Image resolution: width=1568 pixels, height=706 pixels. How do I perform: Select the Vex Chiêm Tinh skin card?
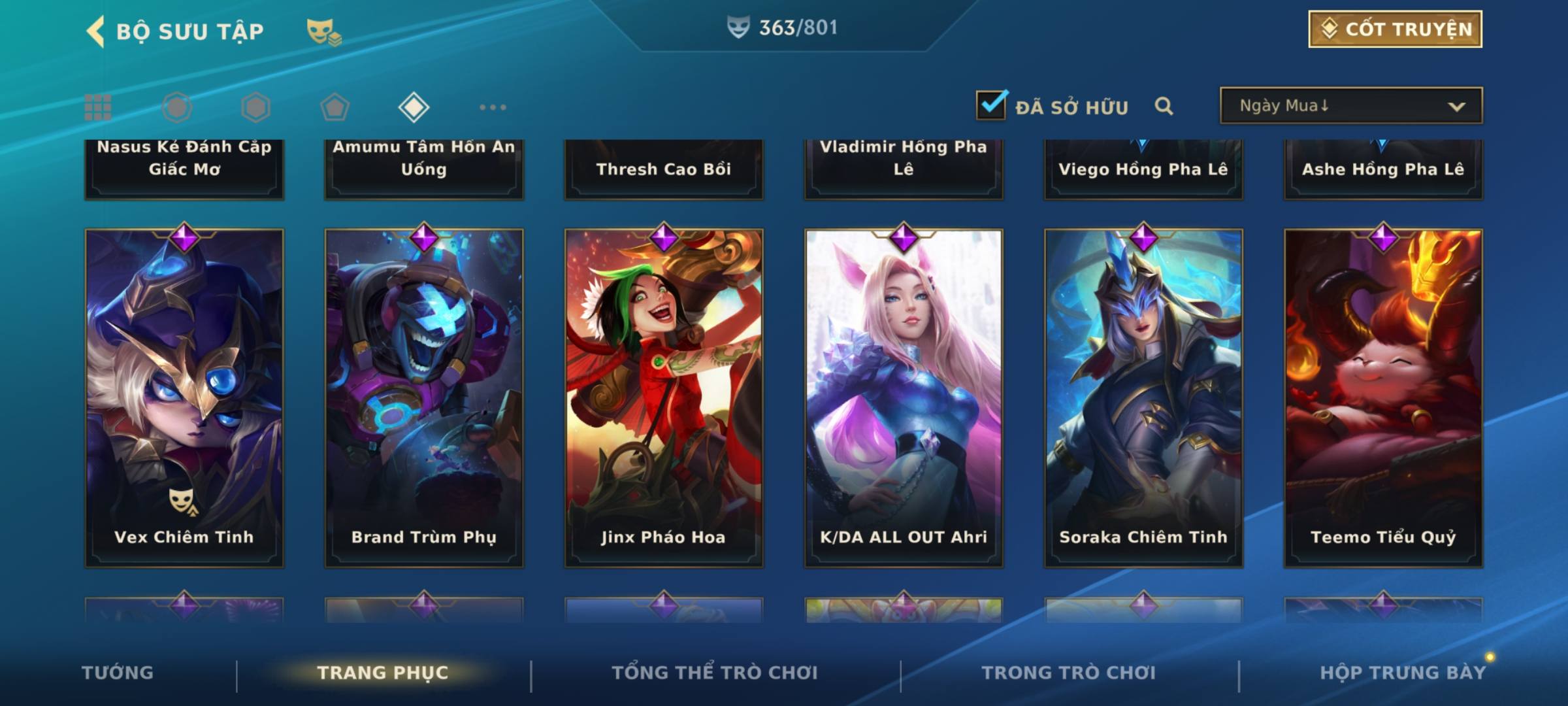click(x=184, y=397)
